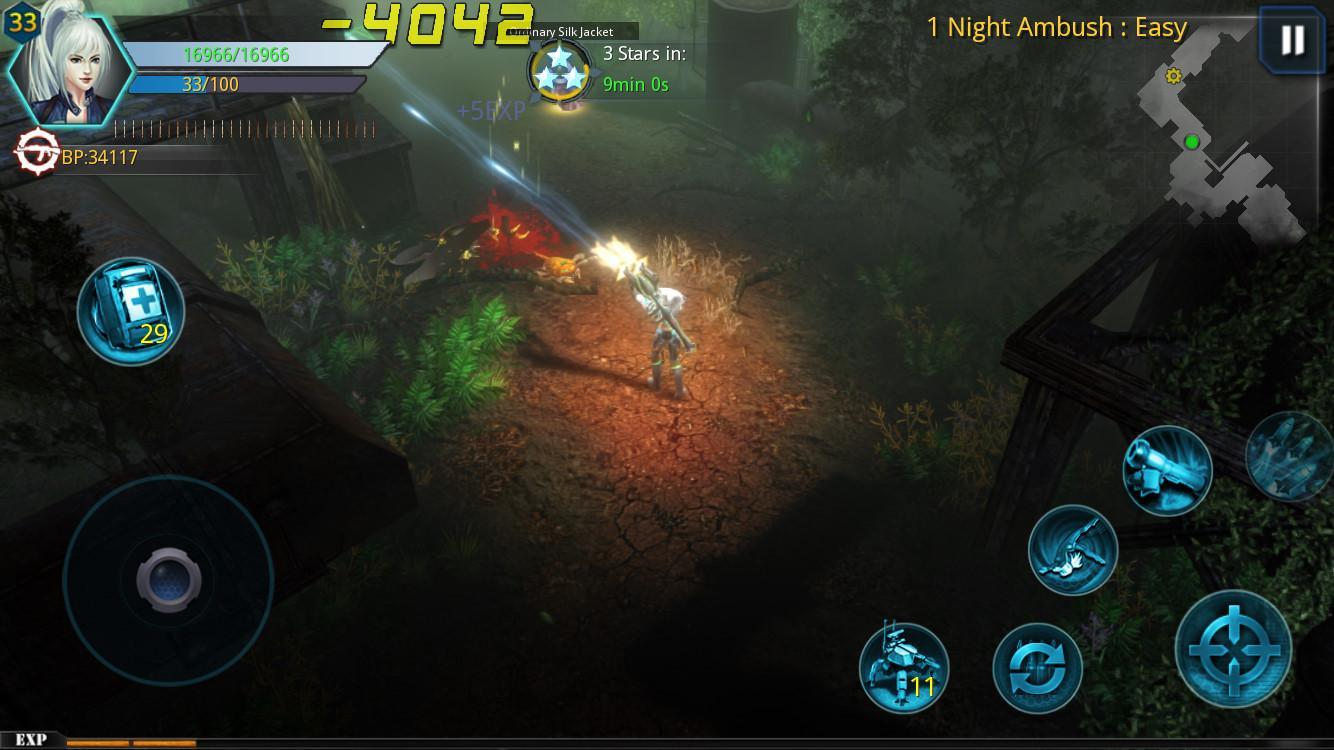Viewport: 1334px width, 750px height.
Task: Pause the game
Action: 1291,40
